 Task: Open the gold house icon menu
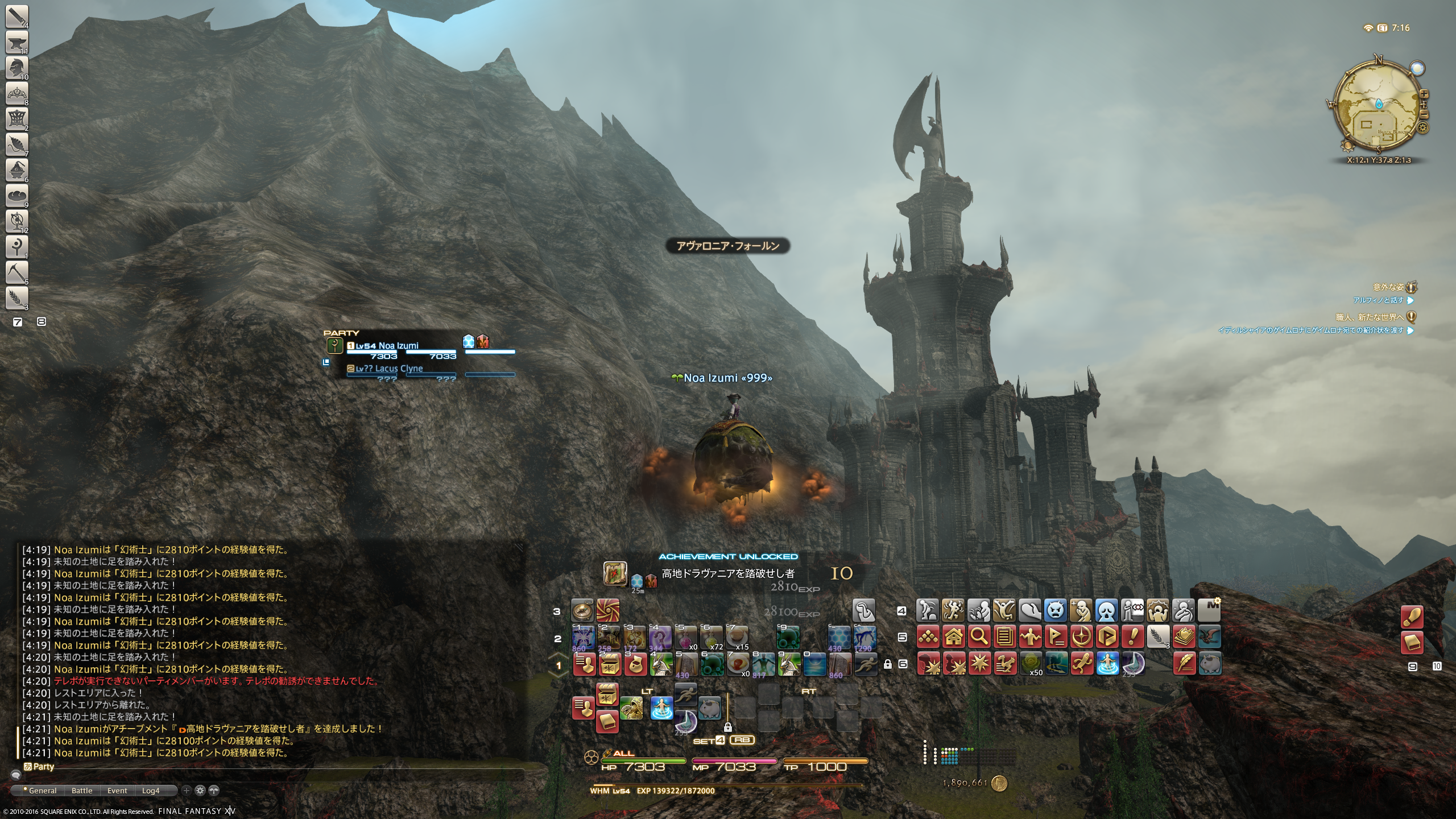pyautogui.click(x=954, y=636)
